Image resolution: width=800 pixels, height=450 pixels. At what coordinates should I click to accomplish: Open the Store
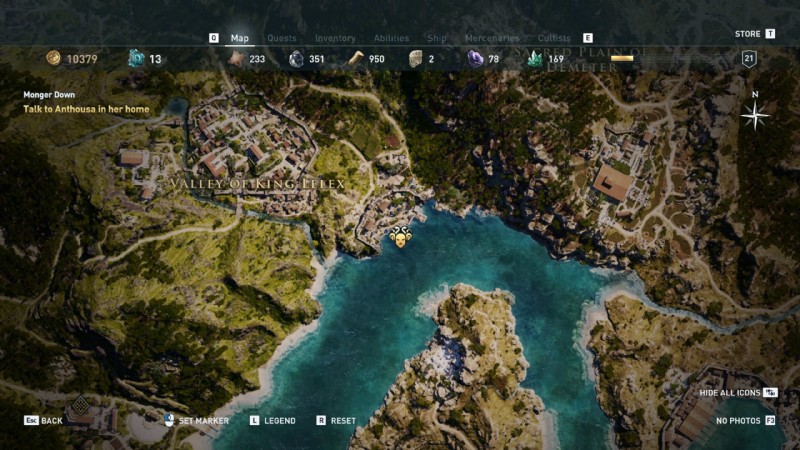[x=748, y=34]
